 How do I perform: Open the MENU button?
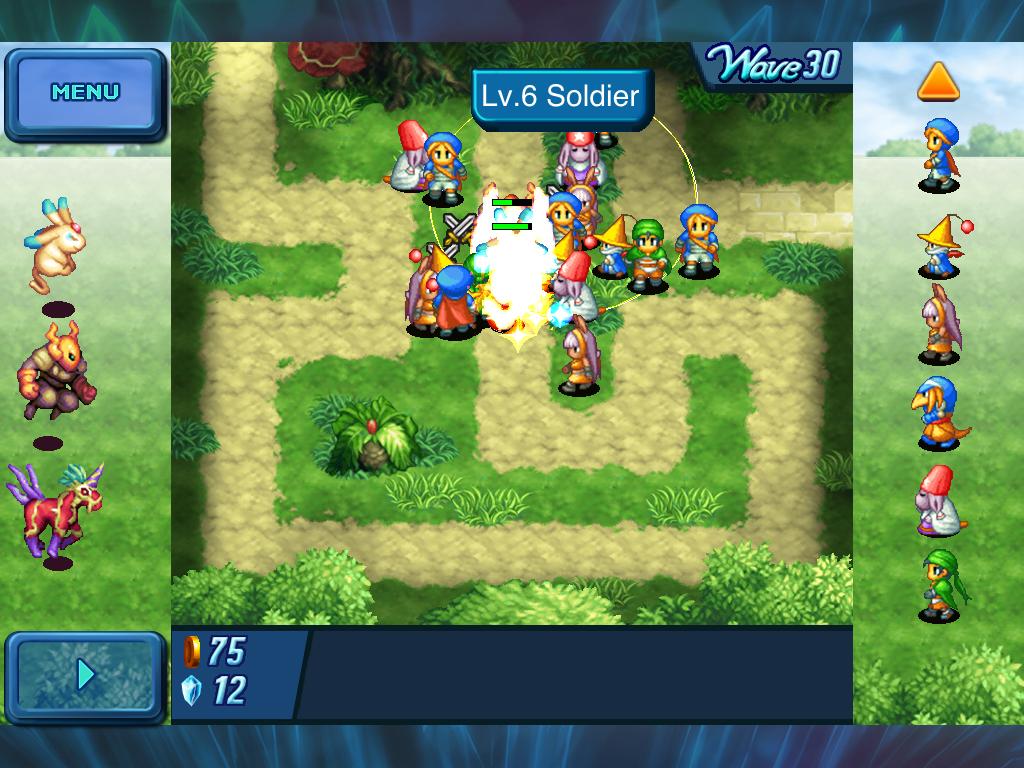85,93
